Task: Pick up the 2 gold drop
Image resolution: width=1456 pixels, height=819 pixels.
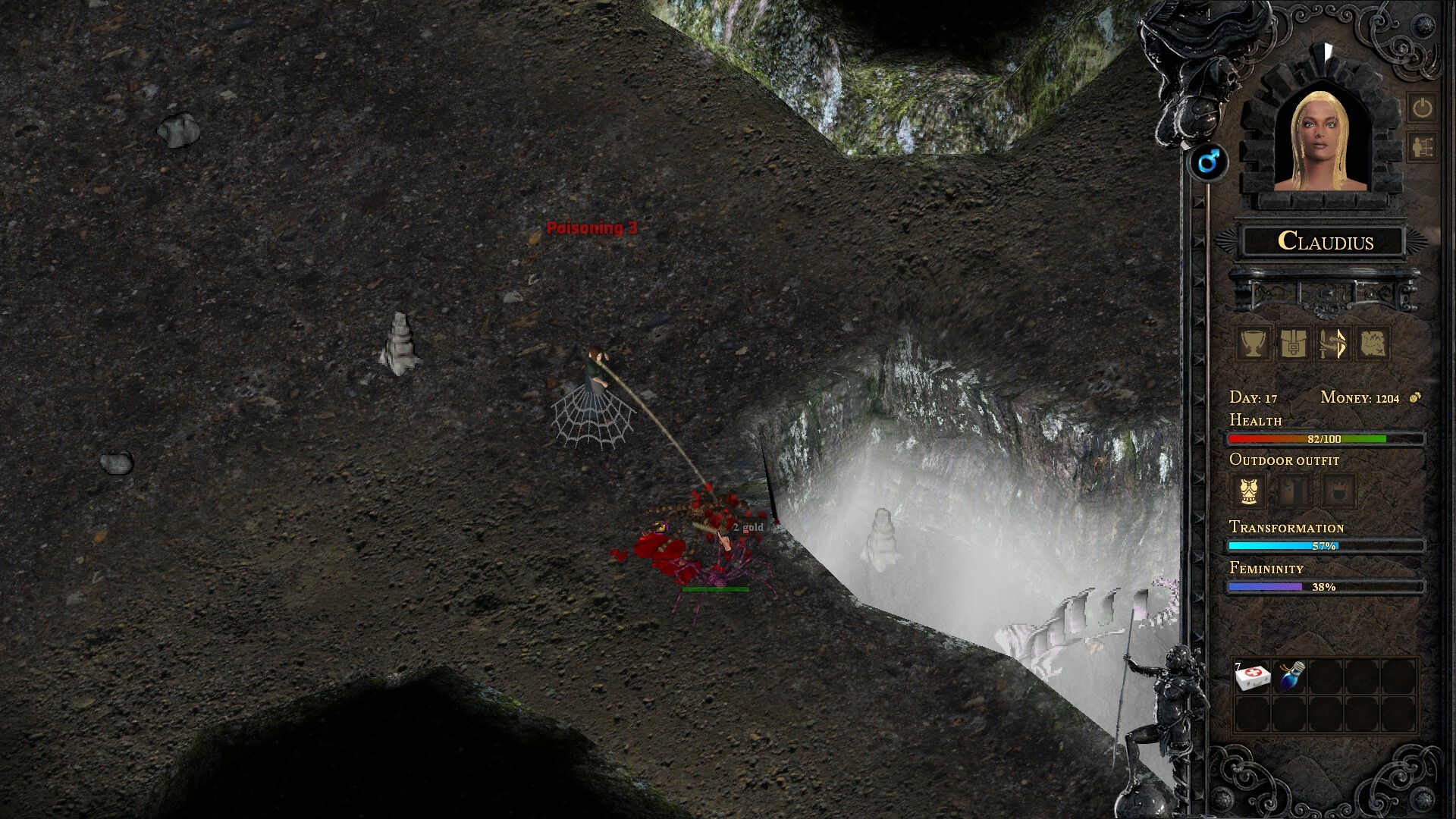Action: (747, 526)
